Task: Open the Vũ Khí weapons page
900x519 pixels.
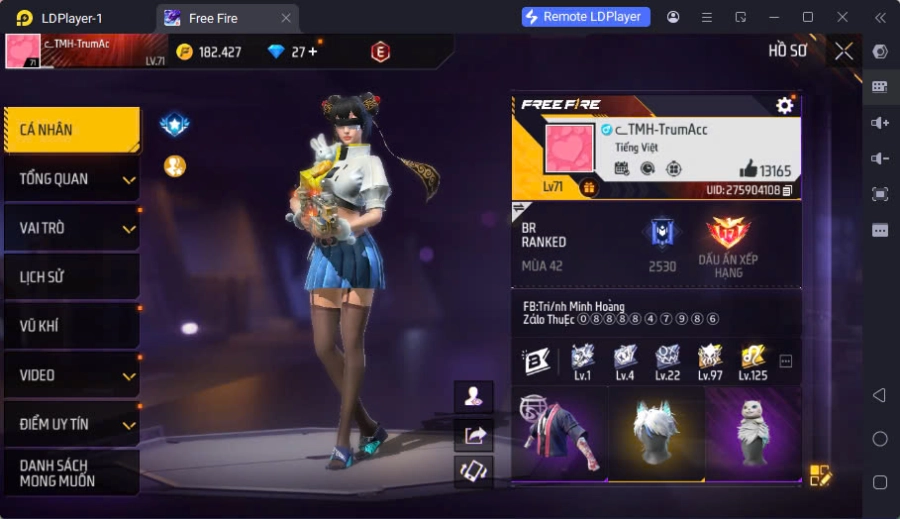Action: pyautogui.click(x=71, y=326)
